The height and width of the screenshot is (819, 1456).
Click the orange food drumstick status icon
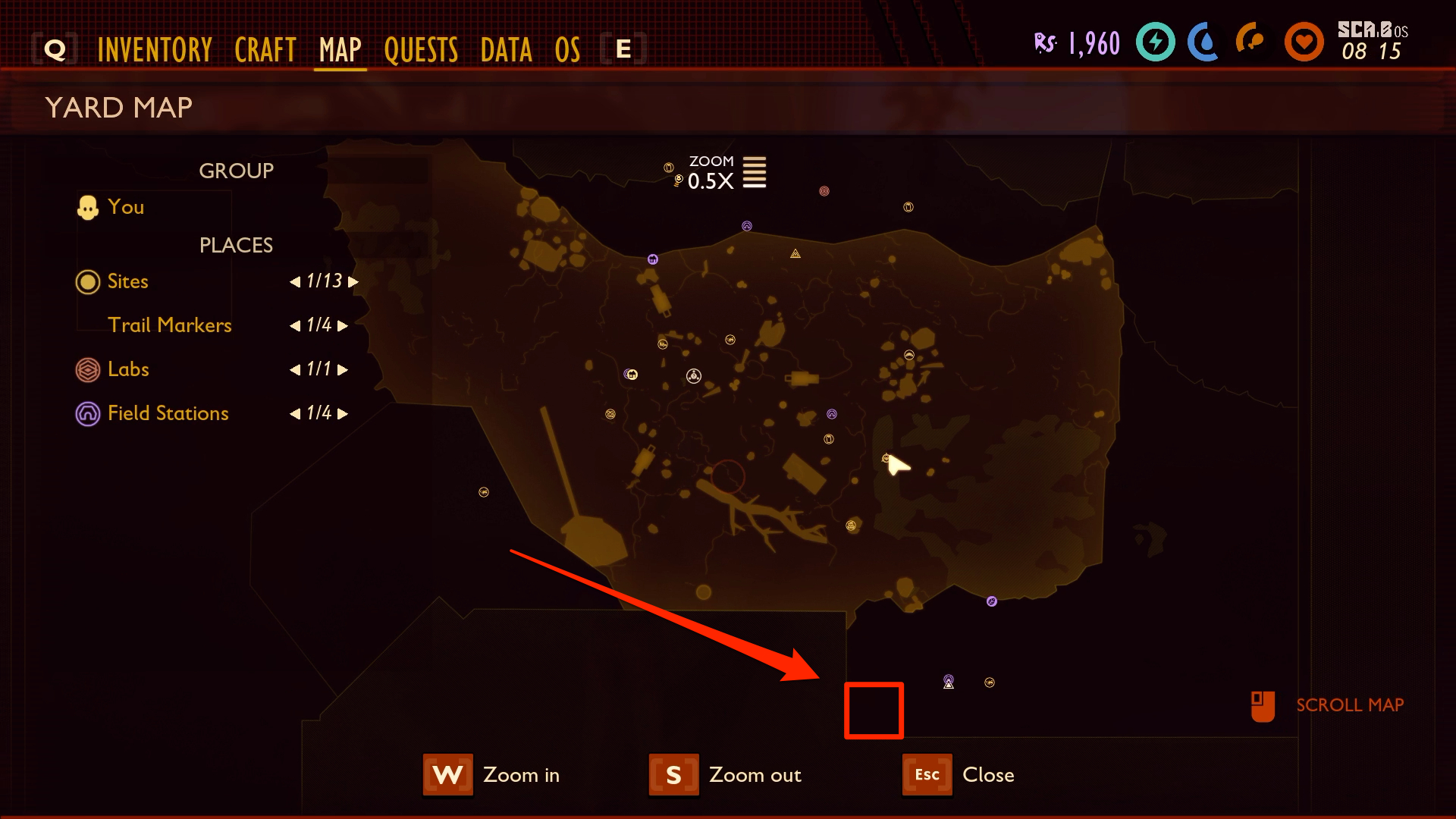[1250, 43]
